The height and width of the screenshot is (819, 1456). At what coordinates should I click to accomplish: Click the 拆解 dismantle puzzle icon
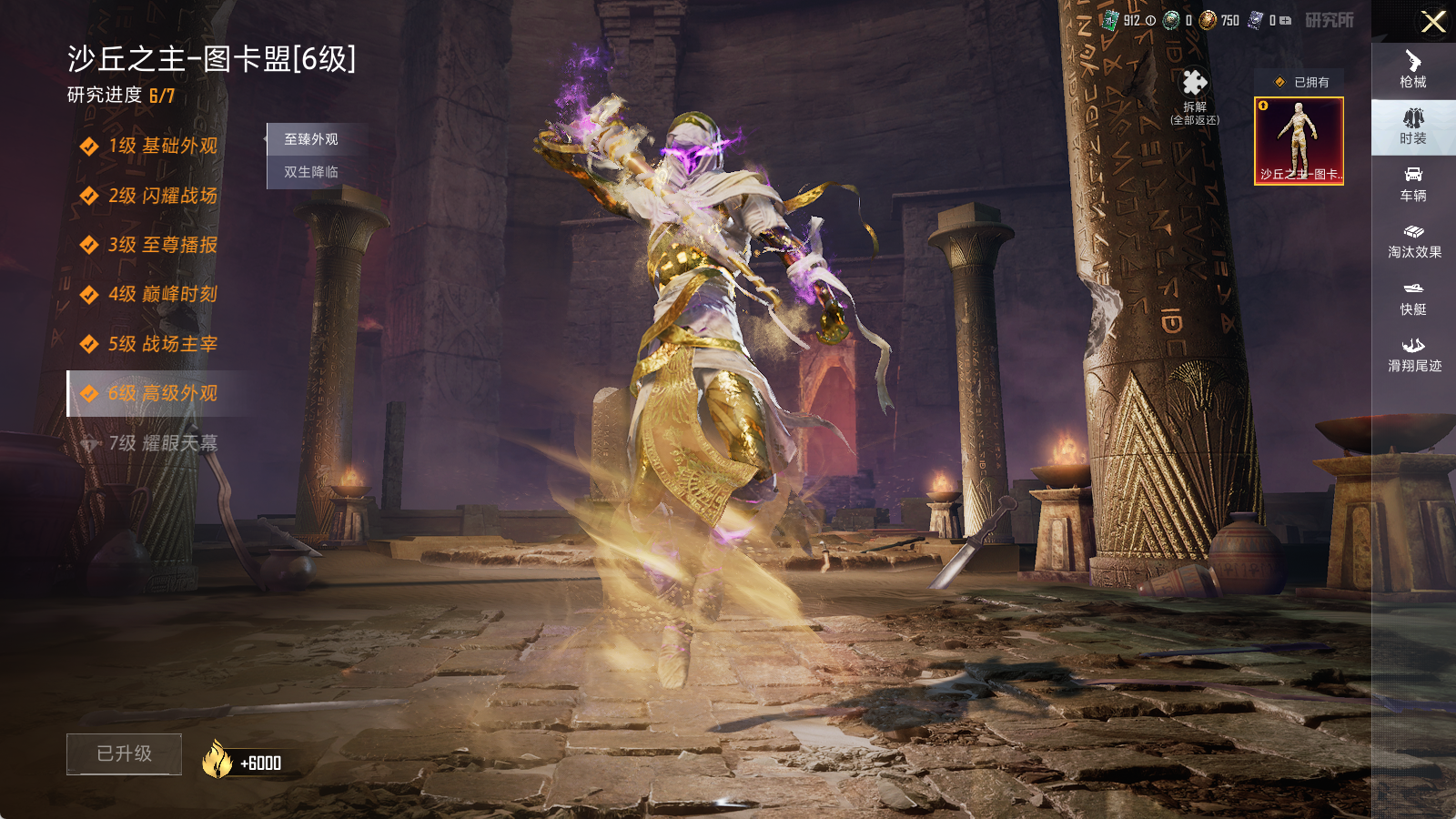tap(1195, 85)
